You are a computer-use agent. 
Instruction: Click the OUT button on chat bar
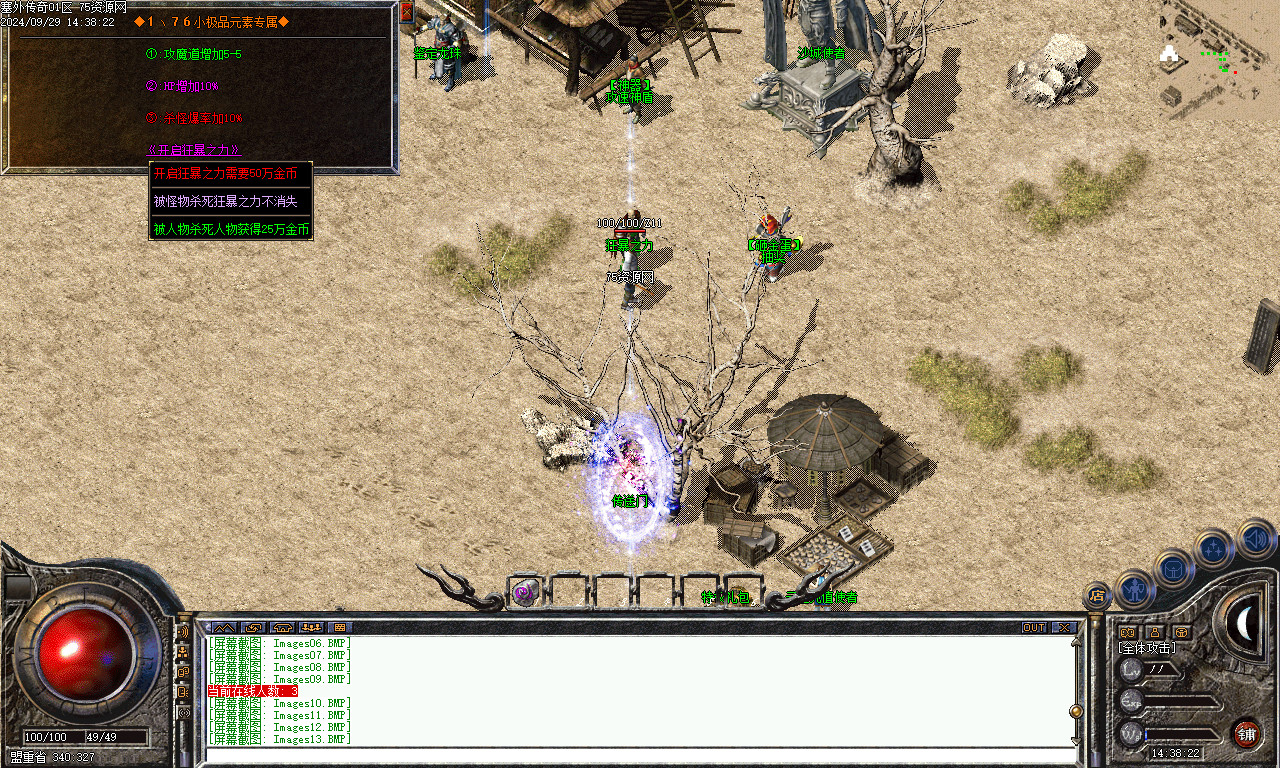1034,627
